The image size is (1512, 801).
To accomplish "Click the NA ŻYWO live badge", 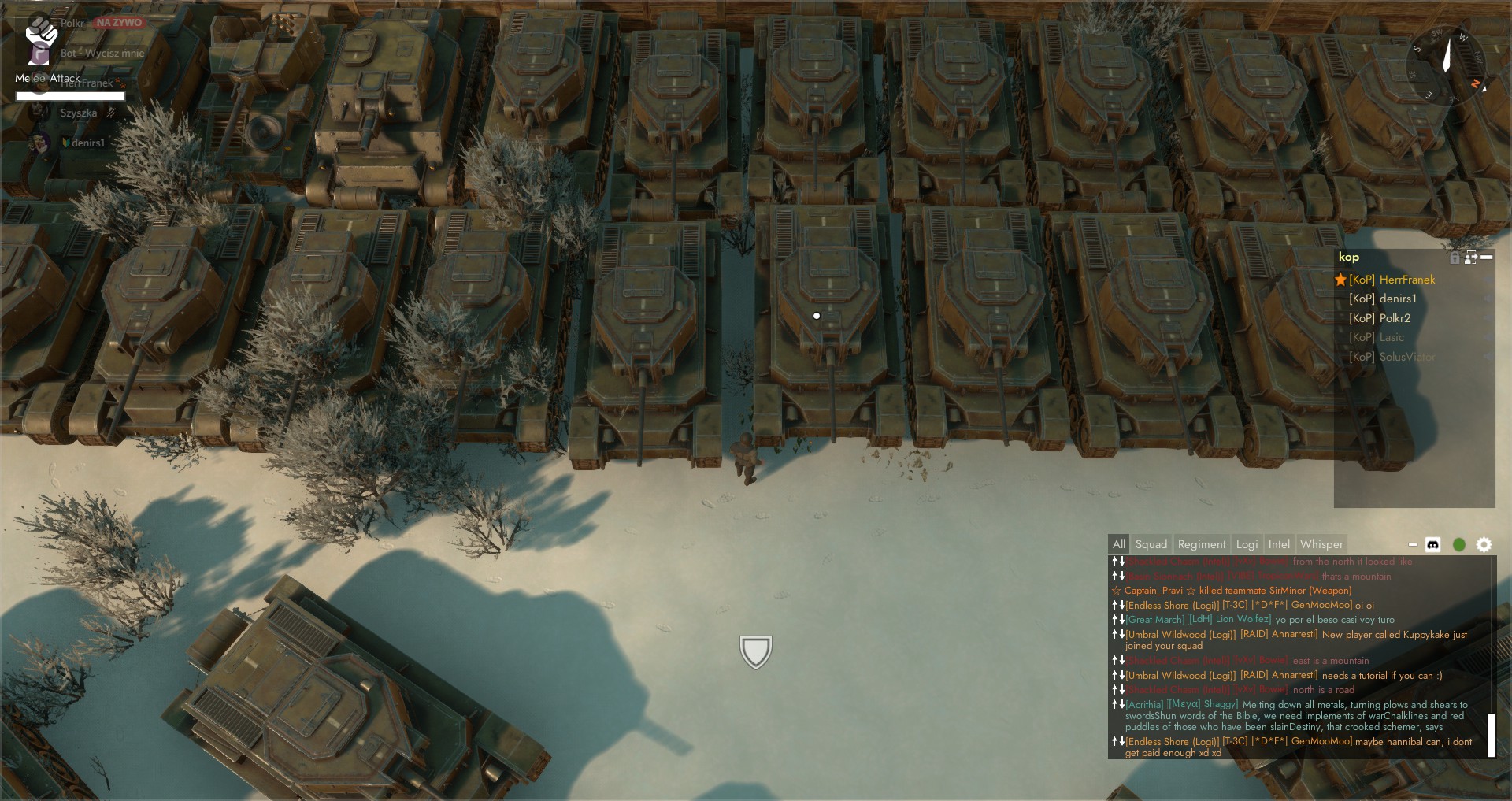I will (x=118, y=22).
